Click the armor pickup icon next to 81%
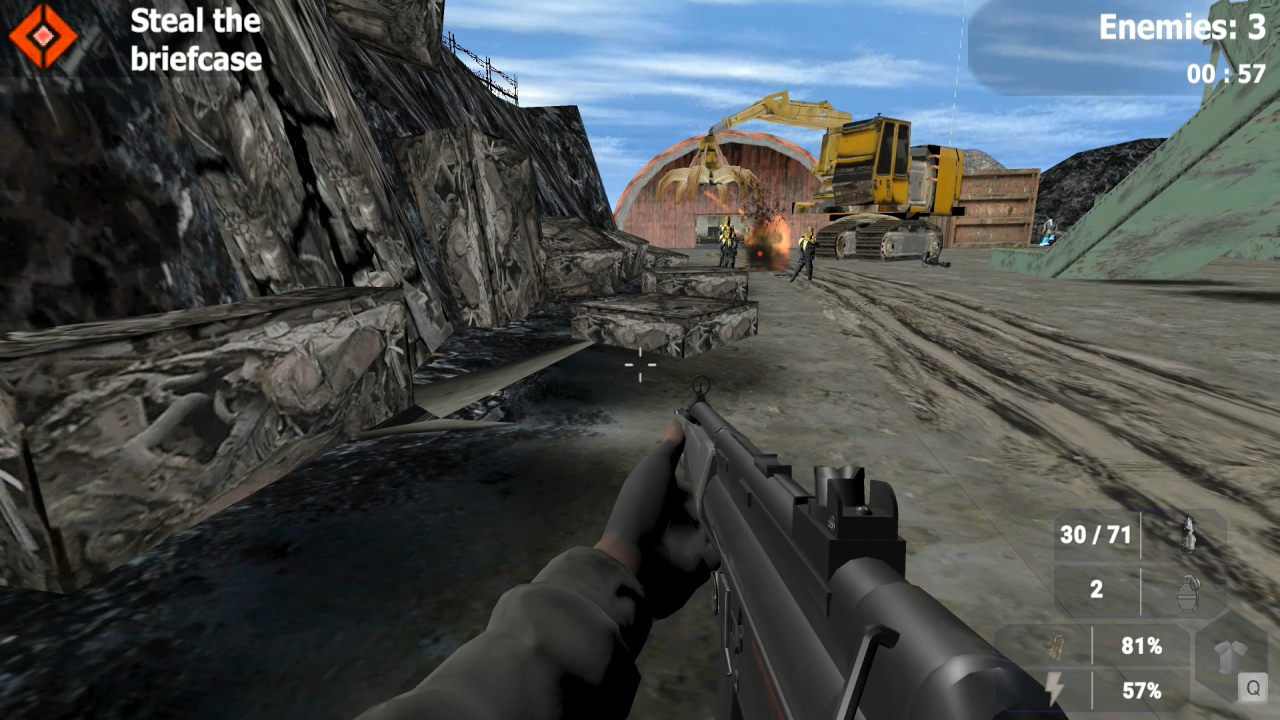 click(1055, 647)
